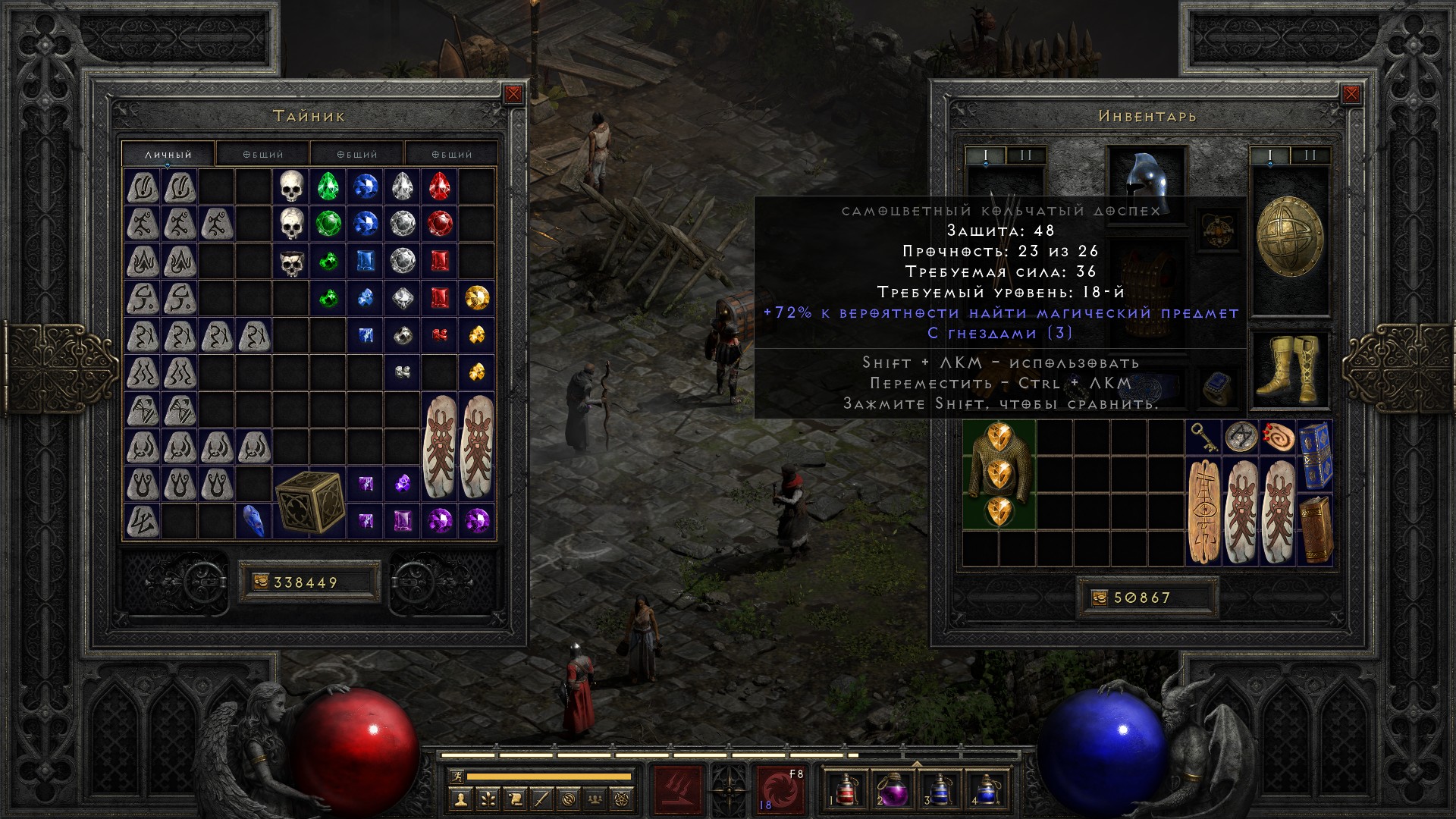Select the brown tome in inventory
The image size is (1456, 819).
[1315, 529]
